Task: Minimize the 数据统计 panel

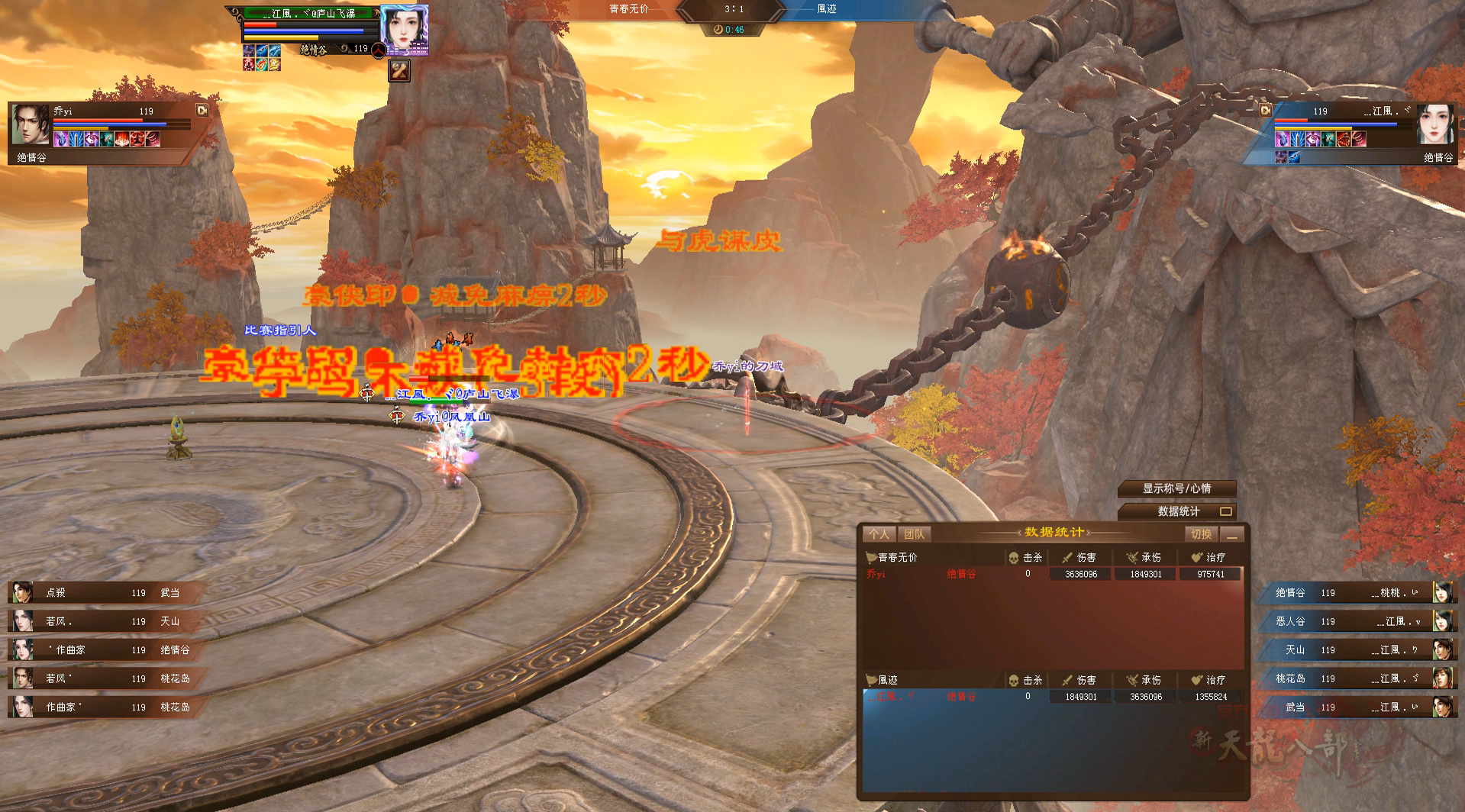Action: [x=1231, y=534]
